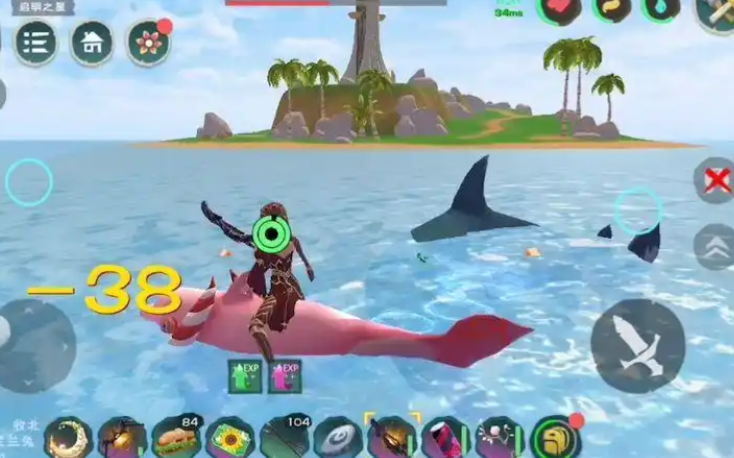Open the flower icon with red notification
This screenshot has width=734, height=458.
pyautogui.click(x=148, y=43)
